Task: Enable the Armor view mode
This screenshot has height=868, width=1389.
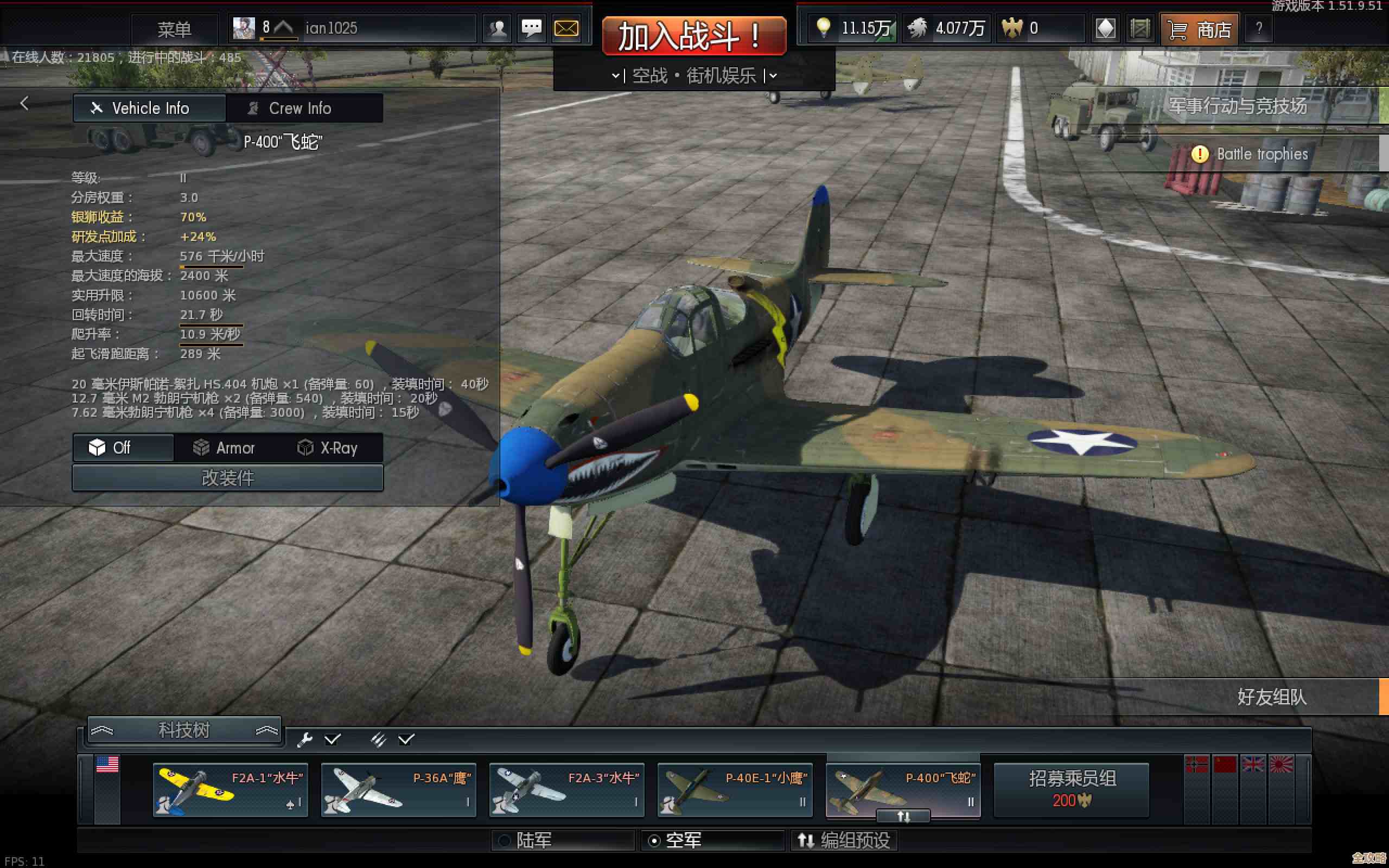Action: tap(225, 448)
